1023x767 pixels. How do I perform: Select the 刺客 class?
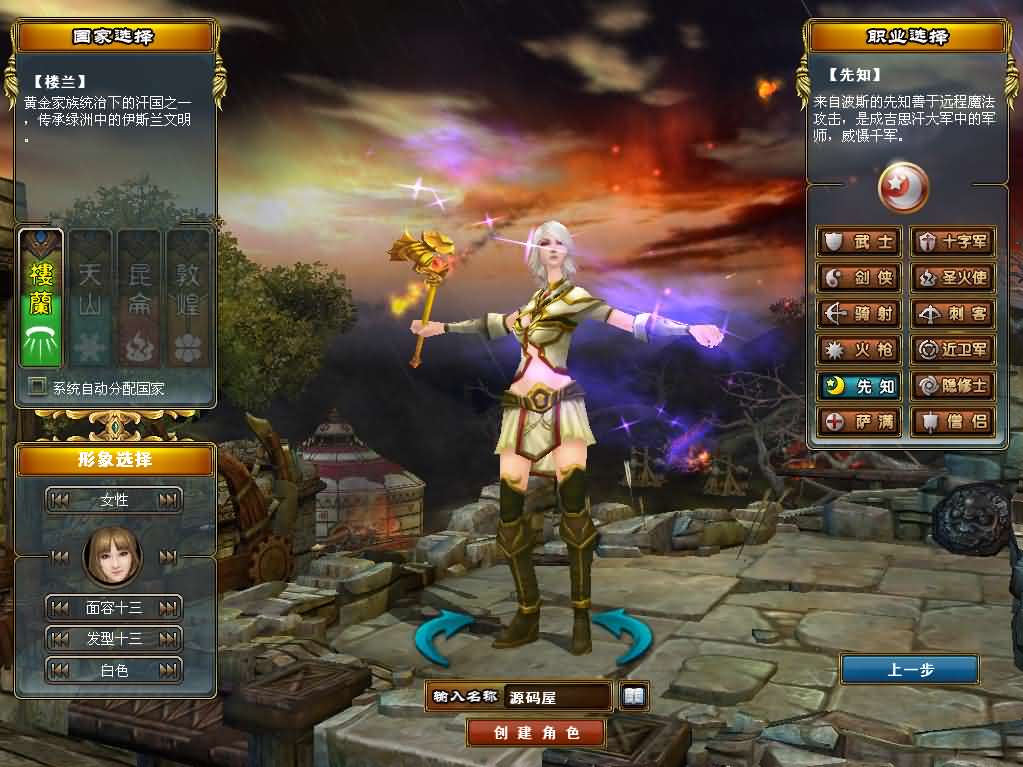[953, 314]
